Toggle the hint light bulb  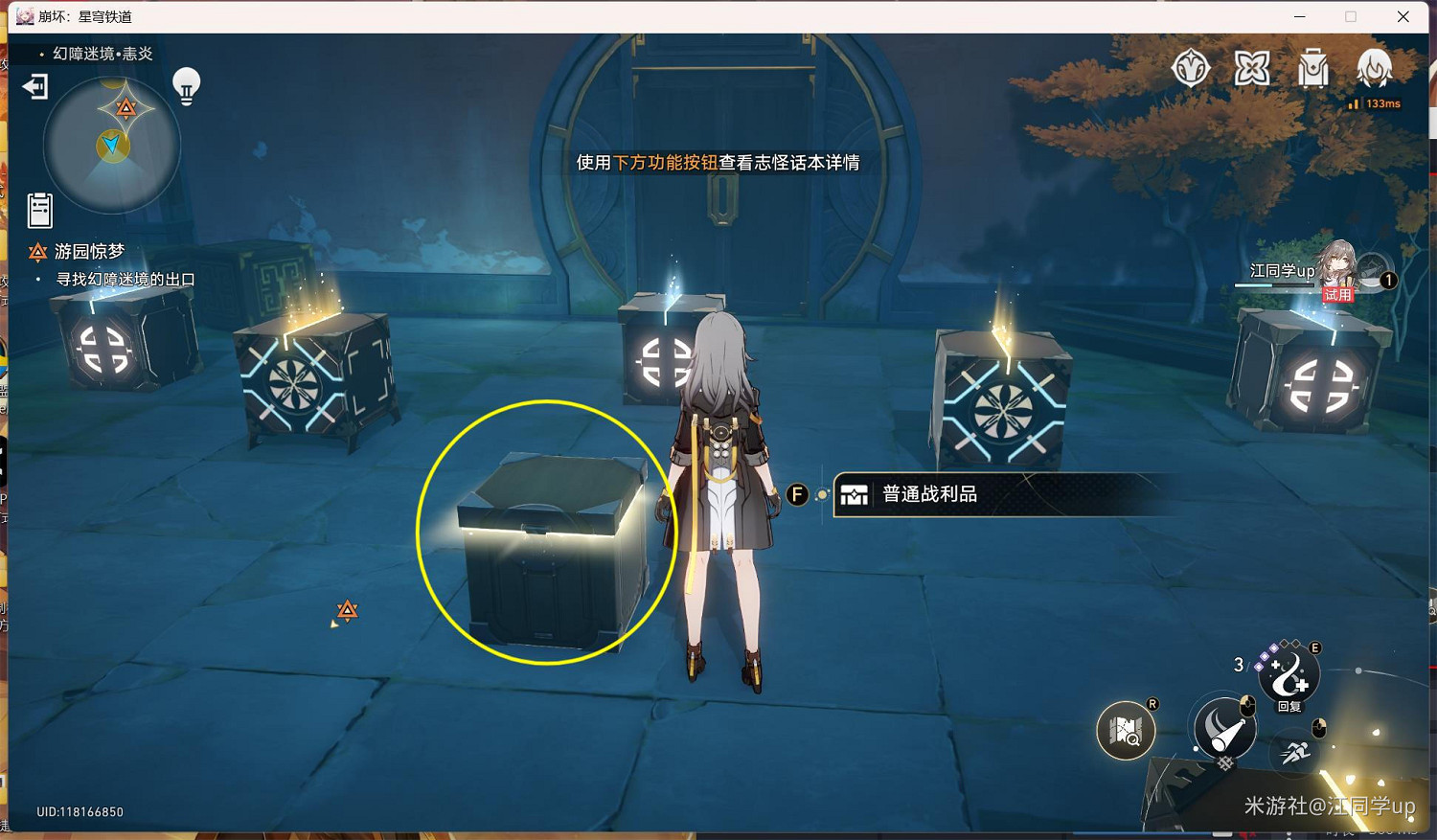(x=185, y=84)
